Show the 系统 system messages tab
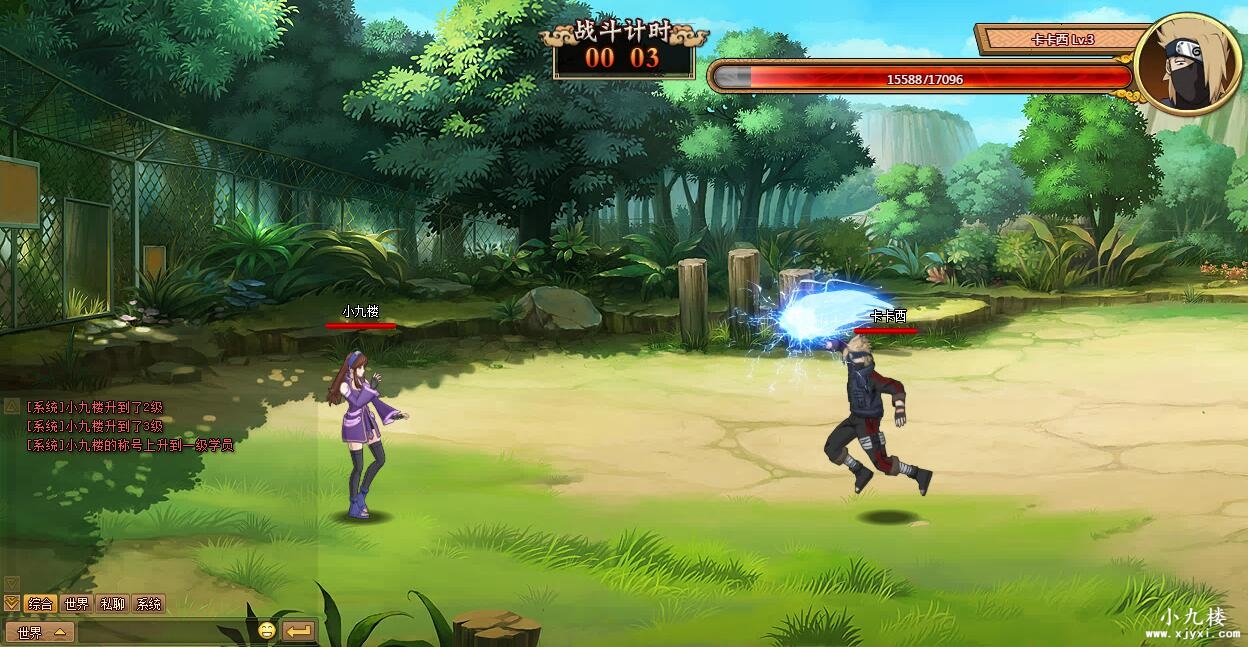1248x647 pixels. tap(148, 604)
